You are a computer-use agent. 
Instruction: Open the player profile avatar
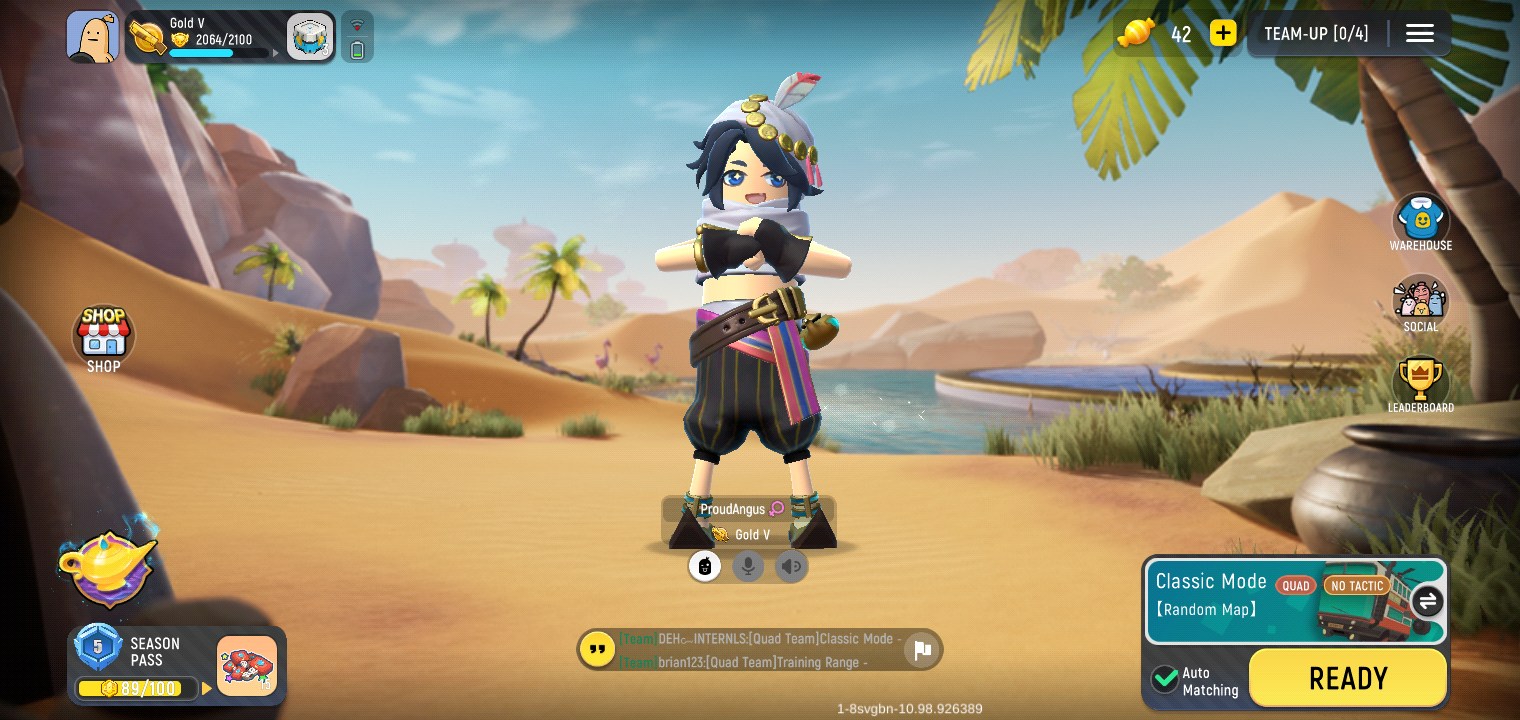(92, 37)
